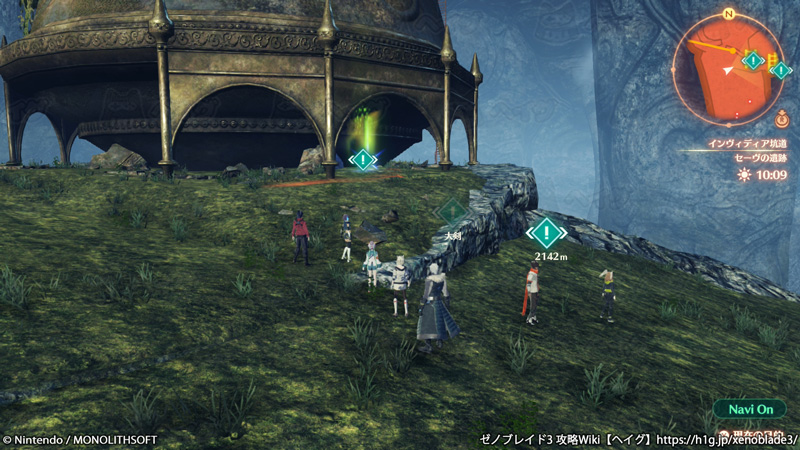Select the quest marker showing 2142m

click(546, 233)
